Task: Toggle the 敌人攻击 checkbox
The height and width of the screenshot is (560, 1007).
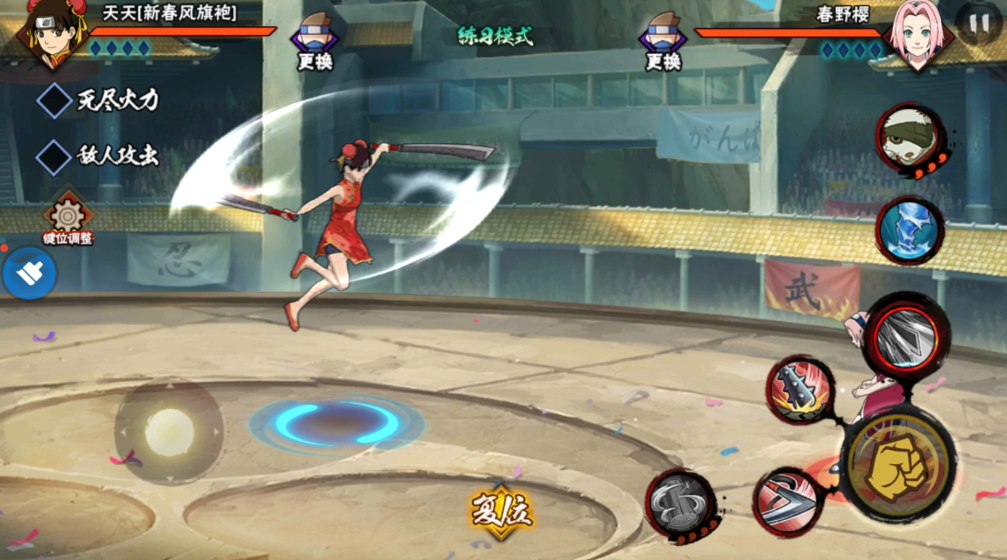Action: click(x=52, y=156)
